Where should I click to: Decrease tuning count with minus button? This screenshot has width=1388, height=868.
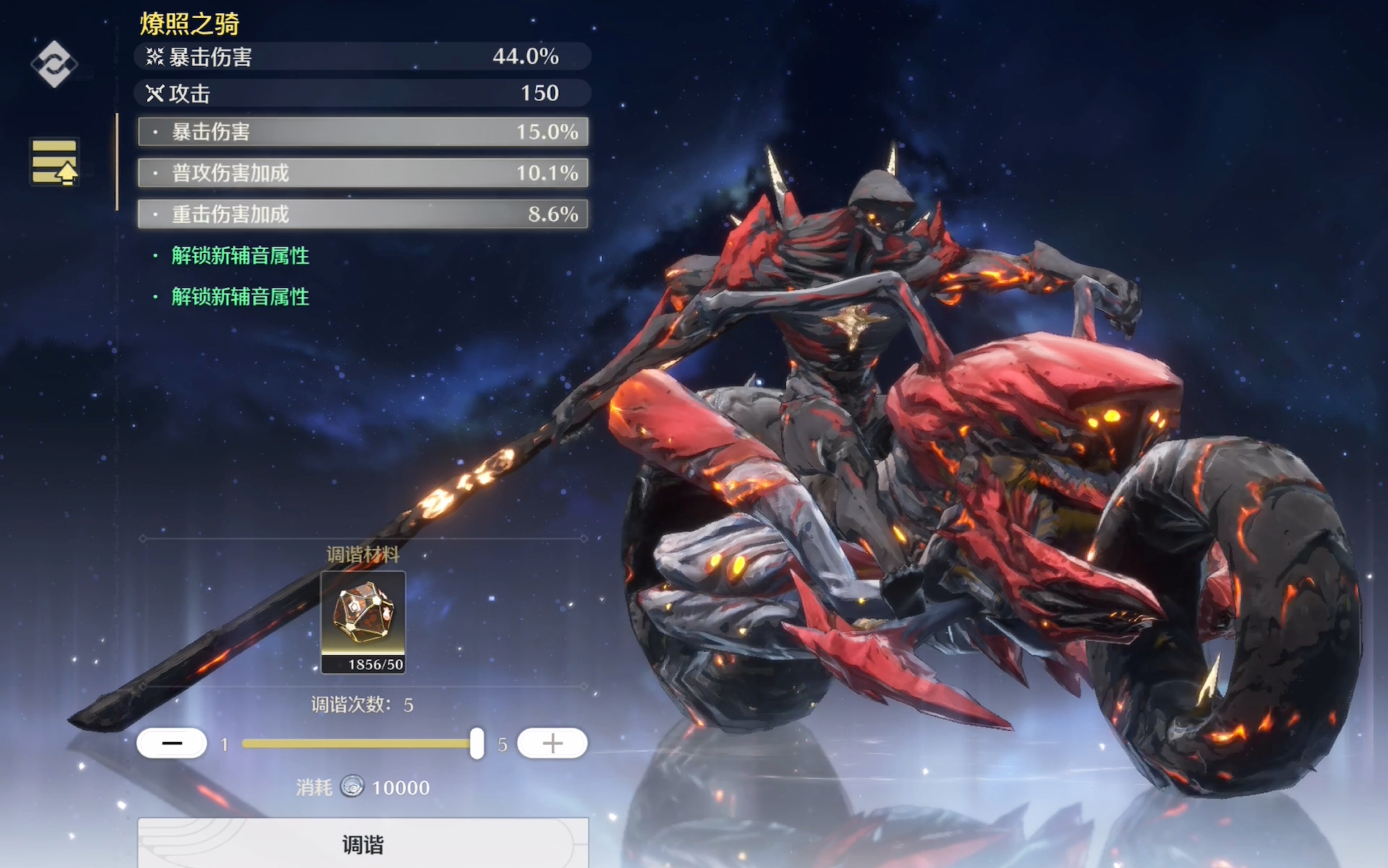click(x=172, y=743)
